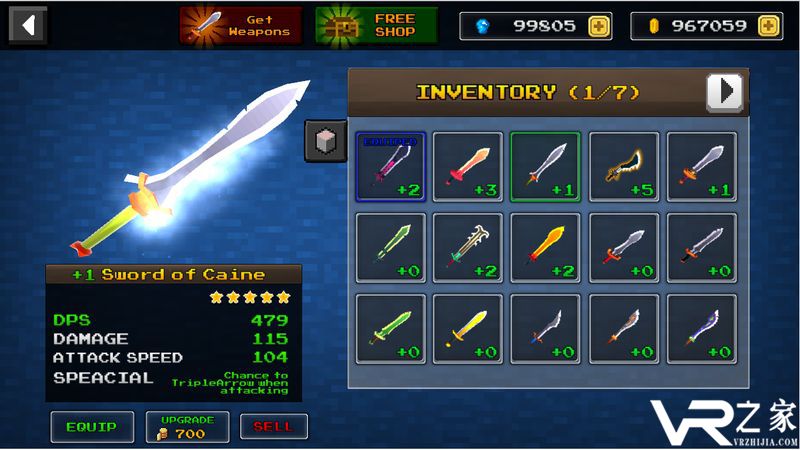Go to the next inventory page
This screenshot has width=800, height=450.
point(725,92)
